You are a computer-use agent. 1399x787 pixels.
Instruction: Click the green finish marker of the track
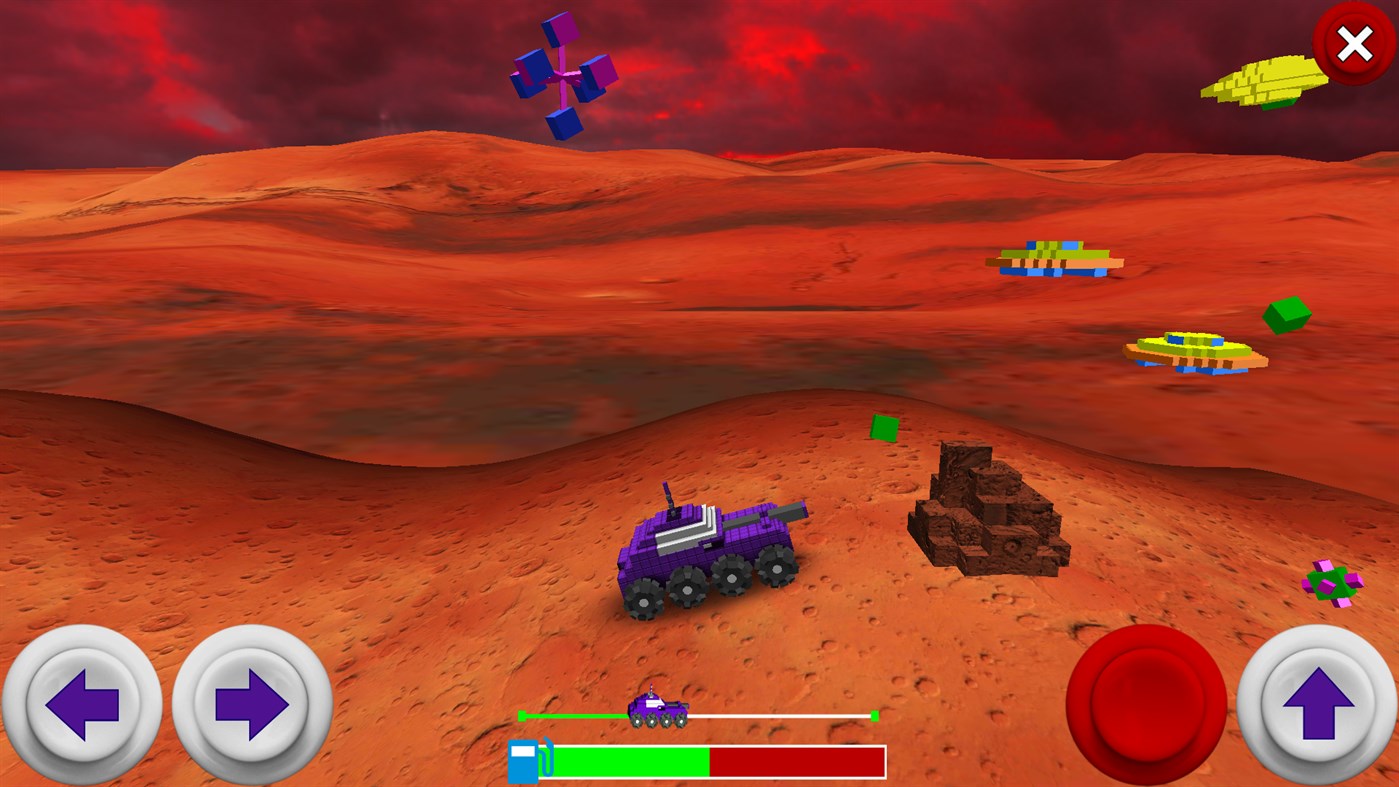pyautogui.click(x=875, y=714)
